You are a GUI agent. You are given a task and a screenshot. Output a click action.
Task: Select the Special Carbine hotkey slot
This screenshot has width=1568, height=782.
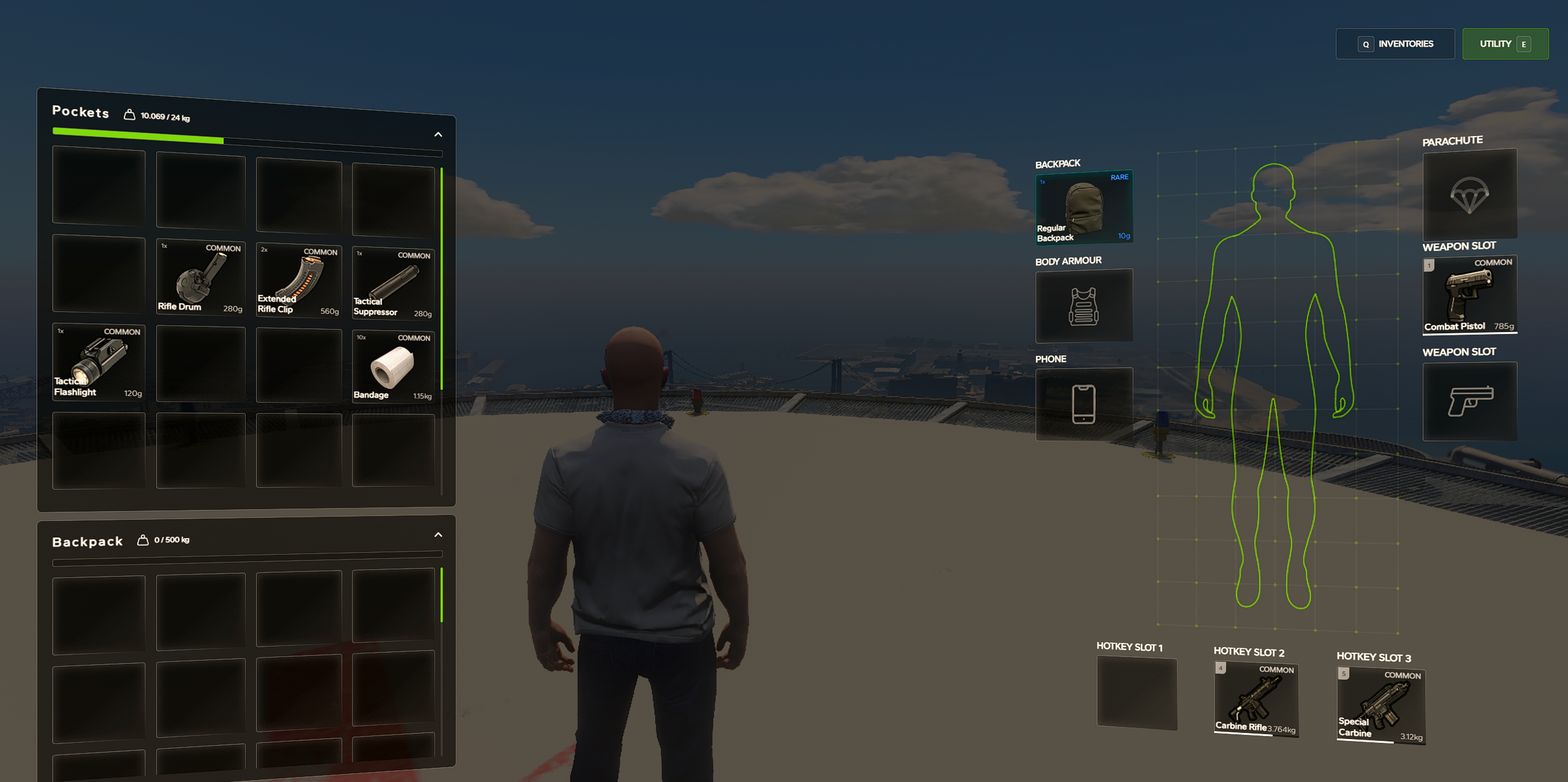[x=1381, y=706]
